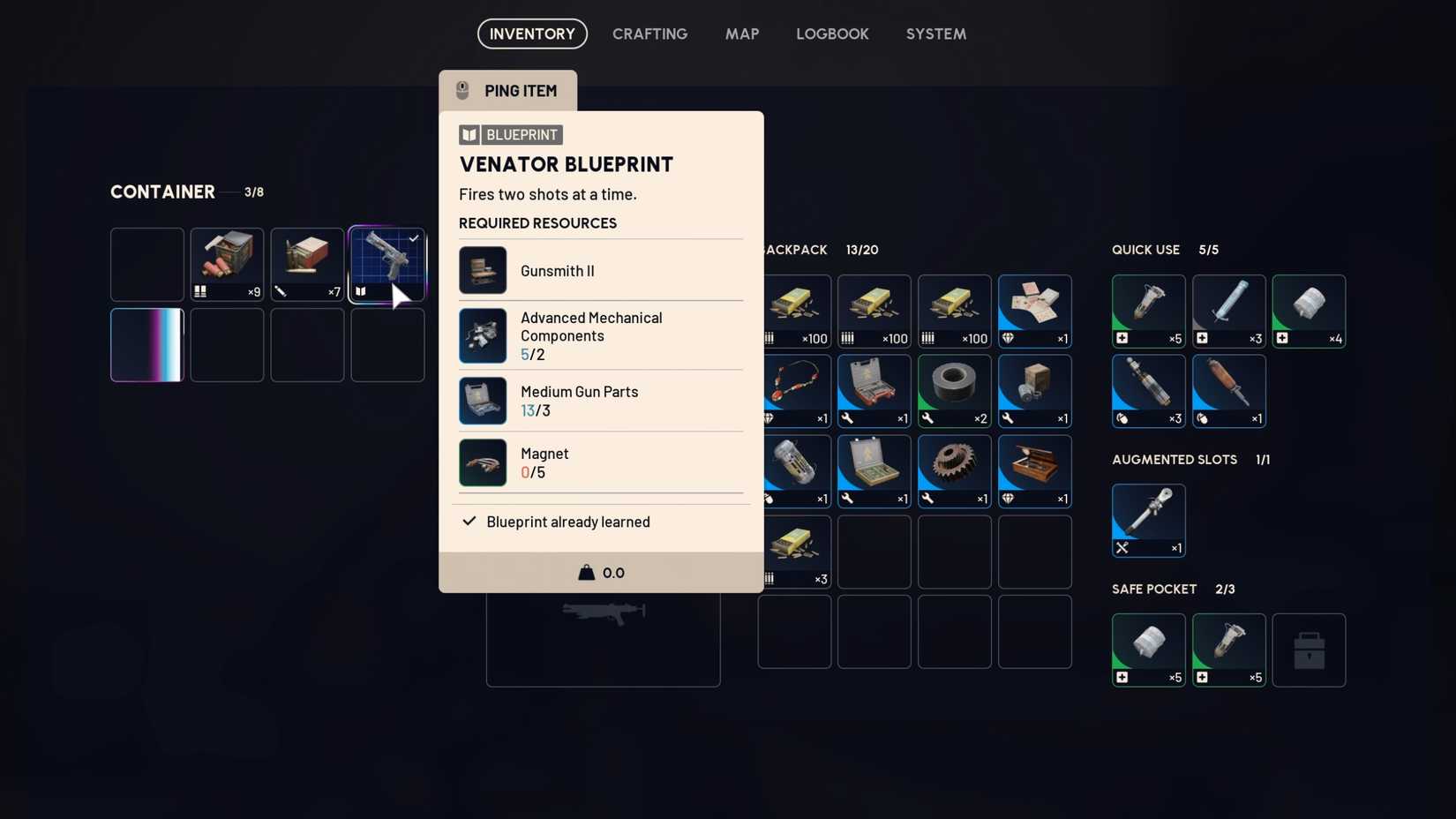
Task: Click the Gunsmith II resource icon
Action: point(482,270)
